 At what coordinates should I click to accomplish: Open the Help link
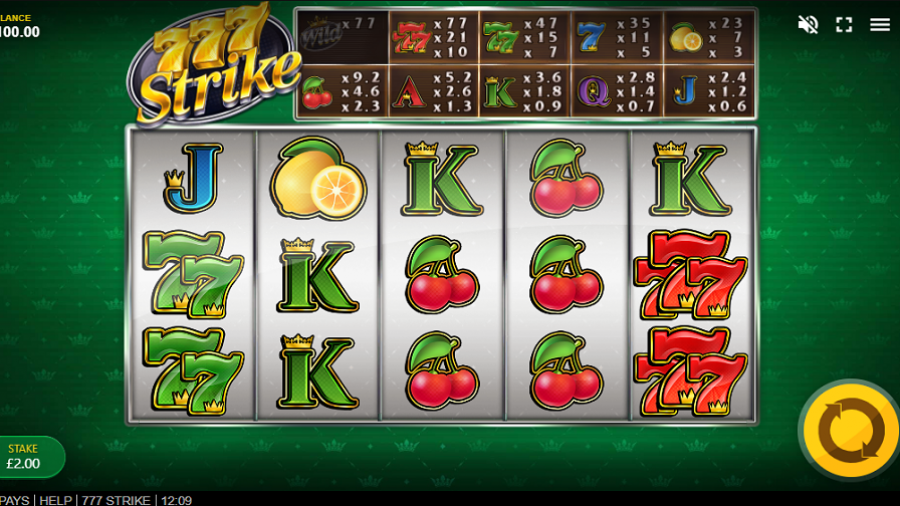tap(54, 500)
